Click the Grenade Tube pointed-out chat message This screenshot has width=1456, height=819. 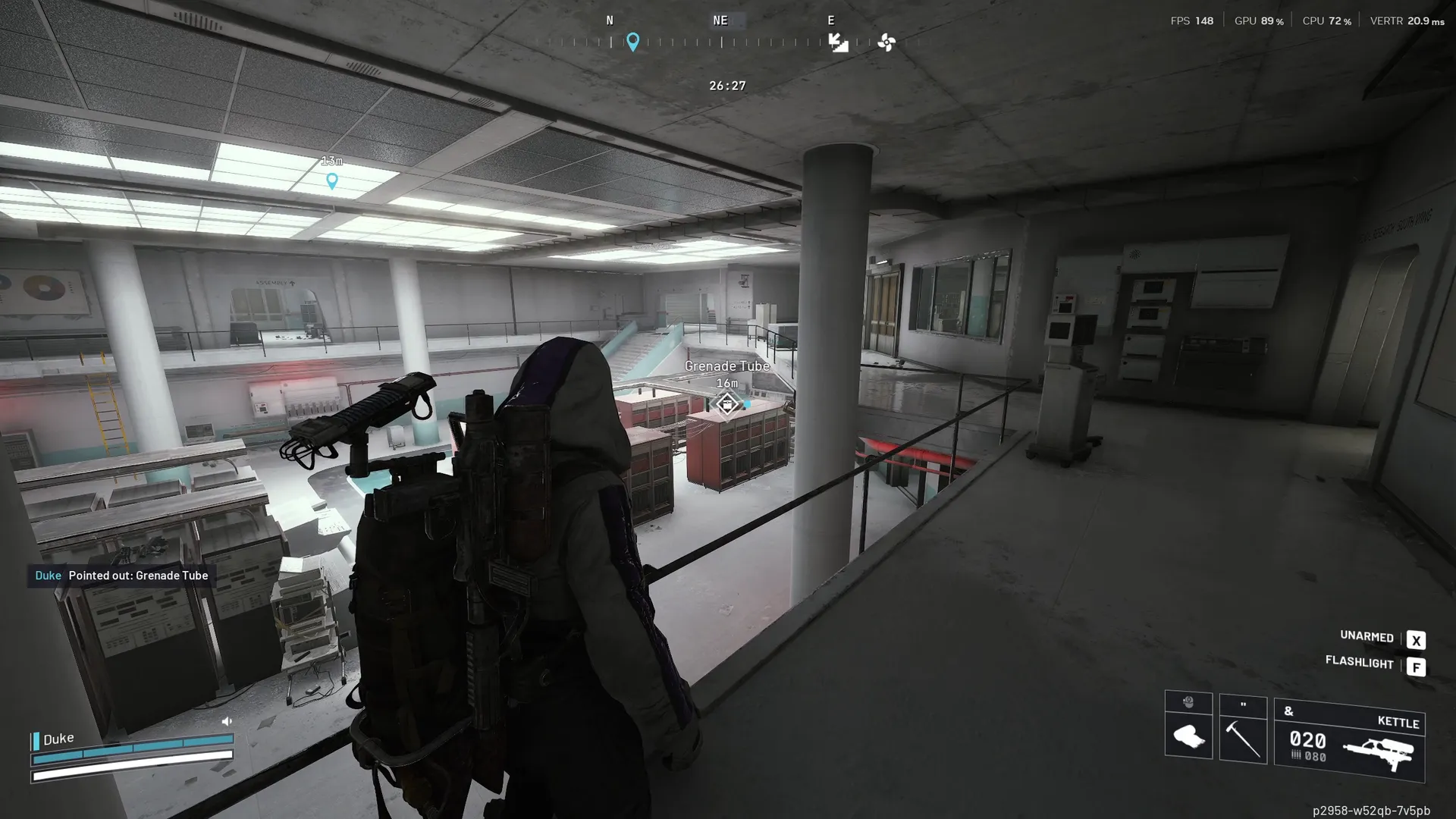tap(122, 576)
